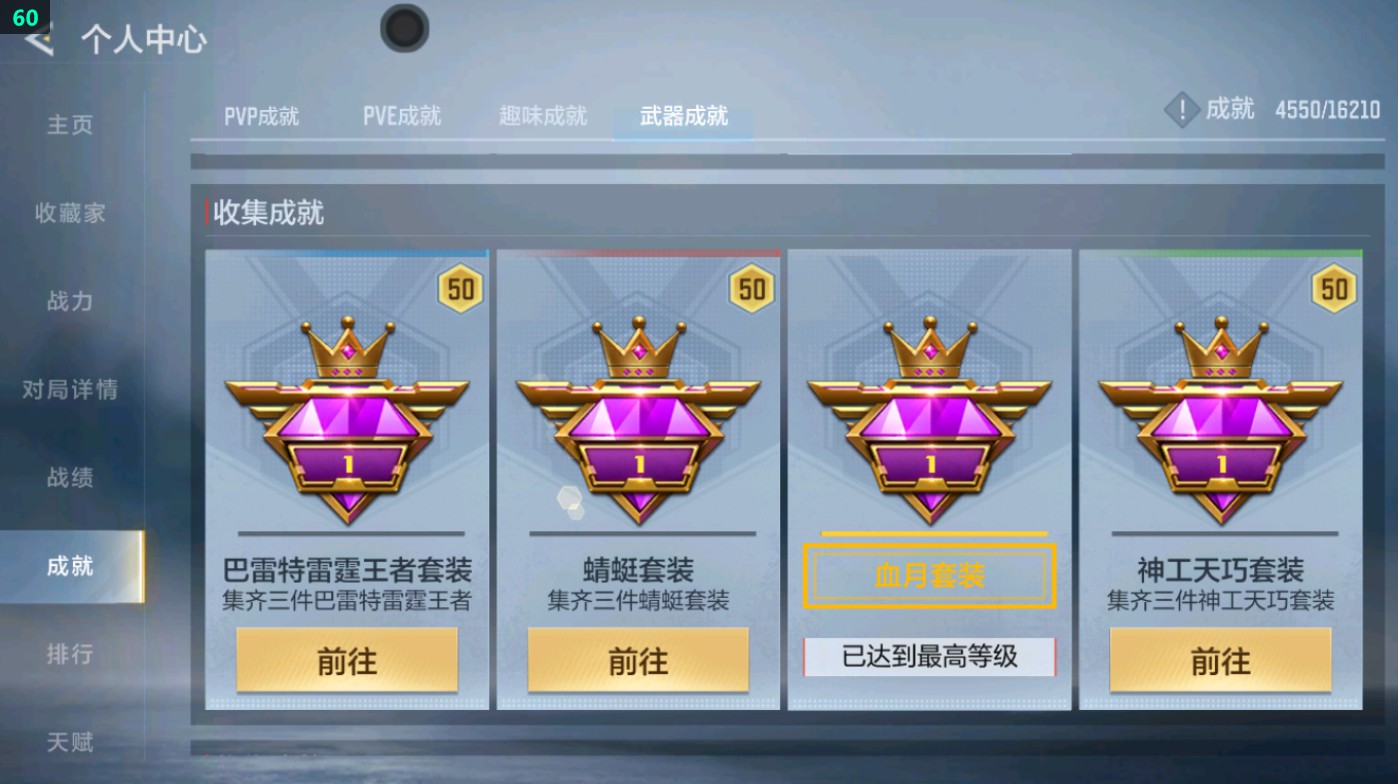Viewport: 1398px width, 784px height.
Task: Select the 趣味成就 tab
Action: point(541,115)
